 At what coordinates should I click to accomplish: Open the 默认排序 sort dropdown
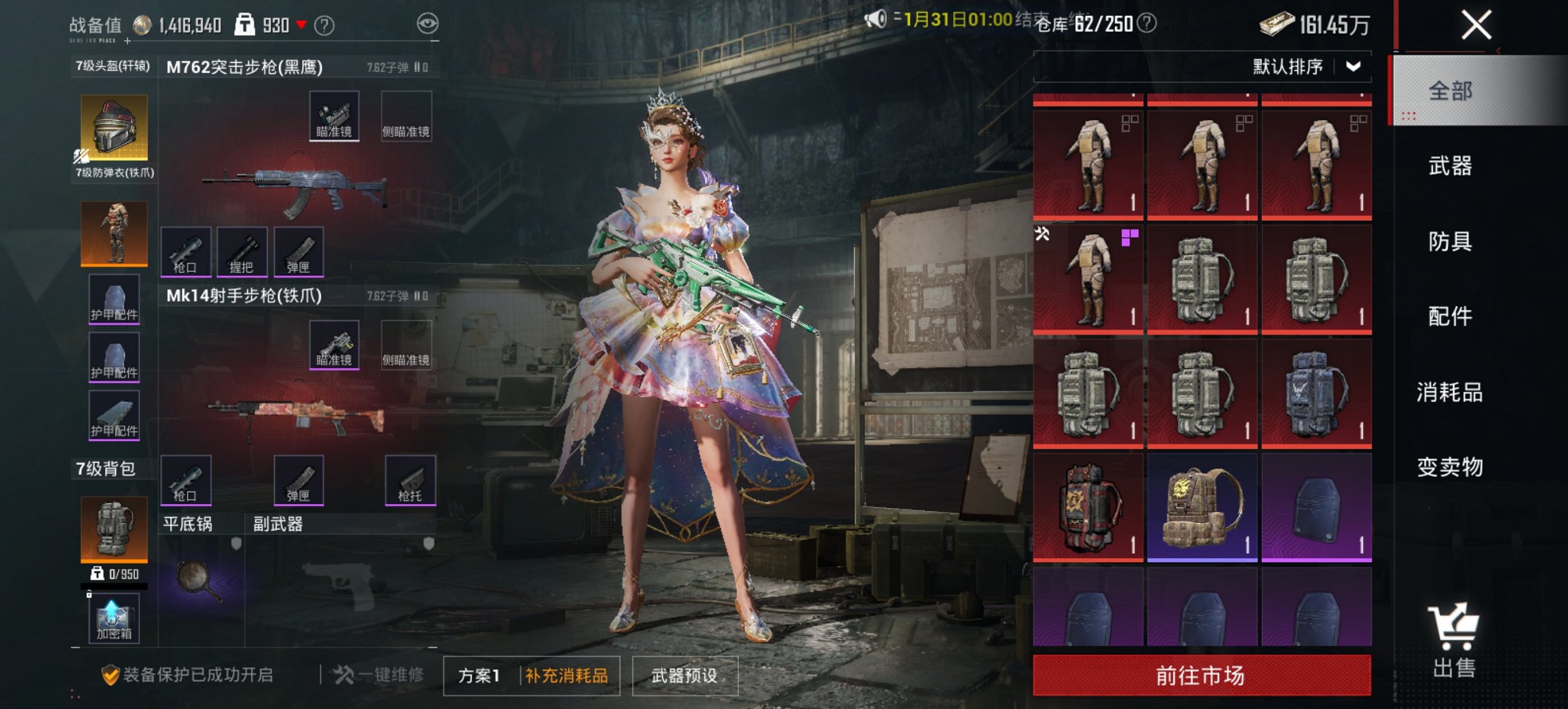coord(1306,67)
